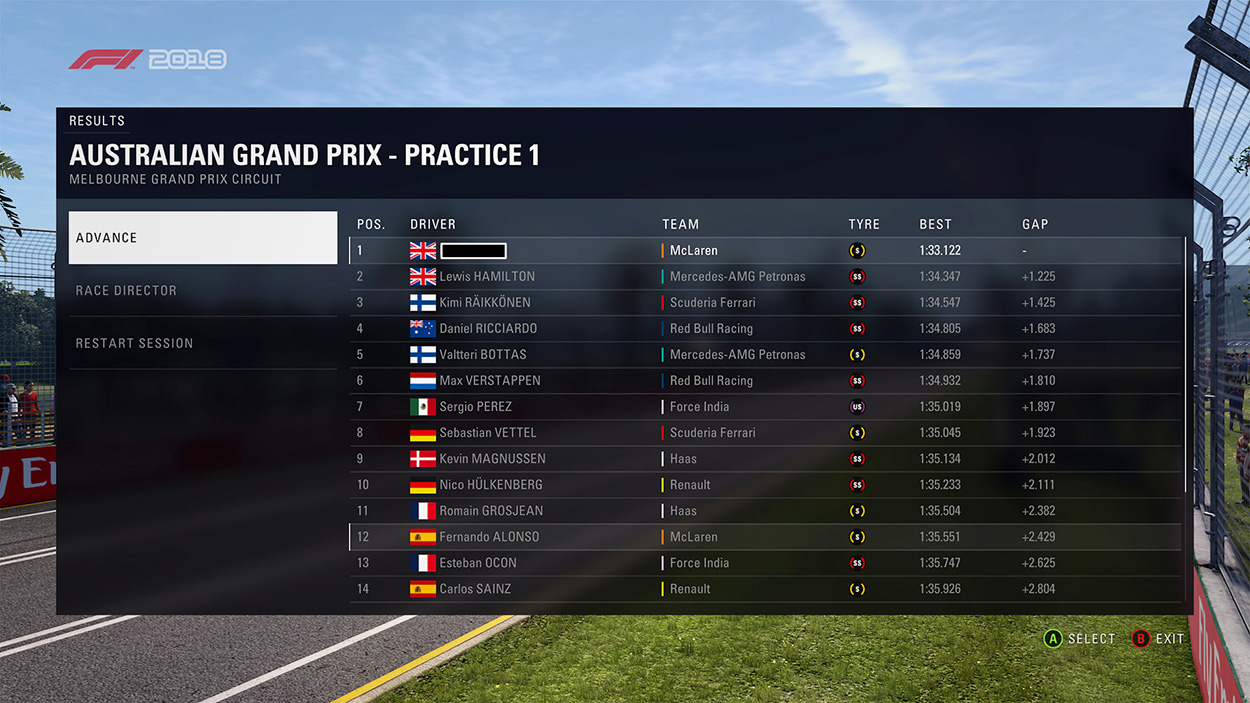Select Sebastian Vettel's result entry
Screen dimensions: 1250x703
pyautogui.click(x=765, y=433)
